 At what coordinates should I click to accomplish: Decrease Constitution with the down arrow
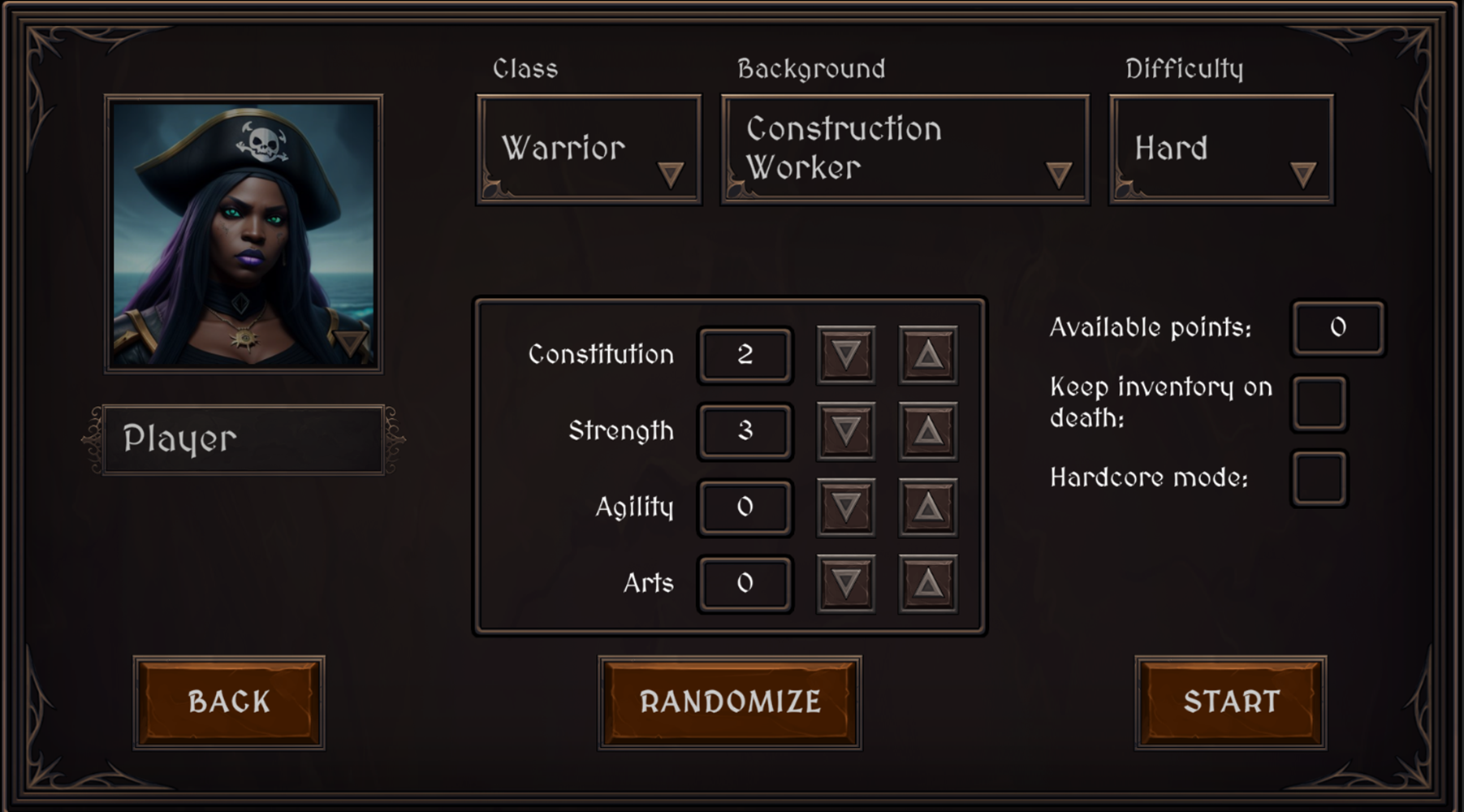pos(844,355)
